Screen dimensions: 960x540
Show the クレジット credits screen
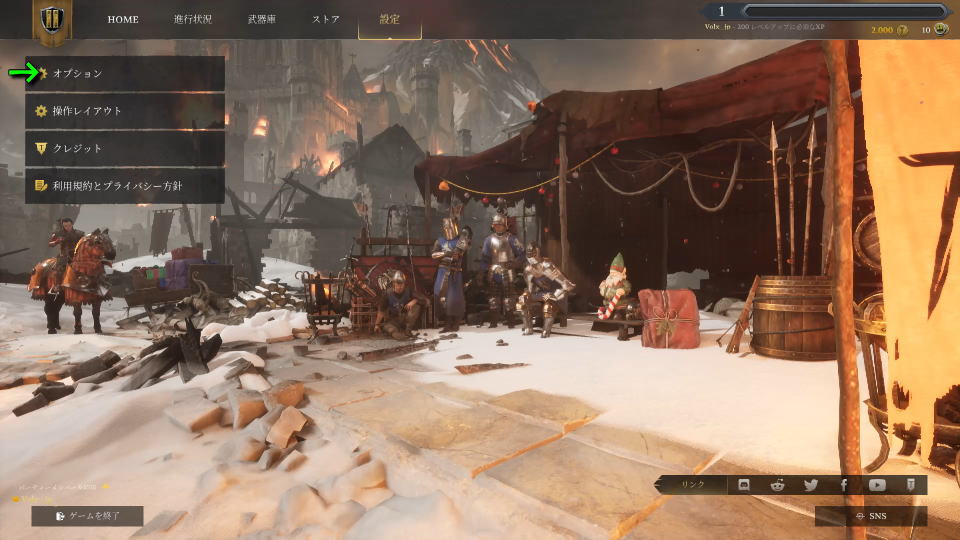tap(125, 148)
